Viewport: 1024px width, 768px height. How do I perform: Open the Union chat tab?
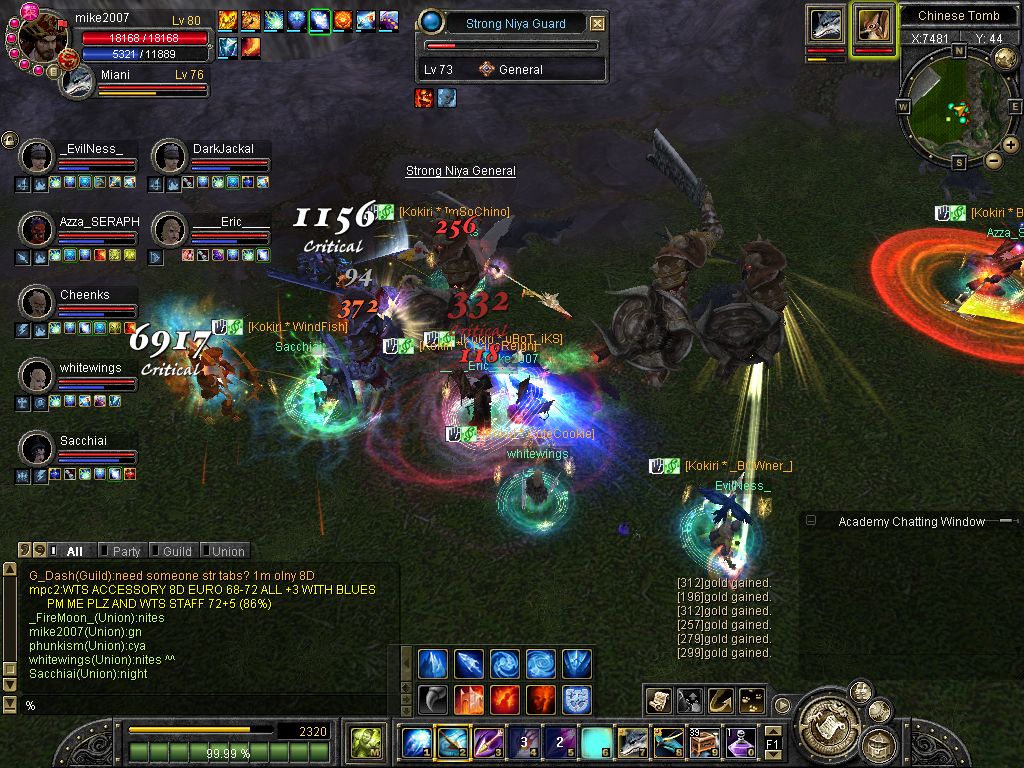[227, 551]
